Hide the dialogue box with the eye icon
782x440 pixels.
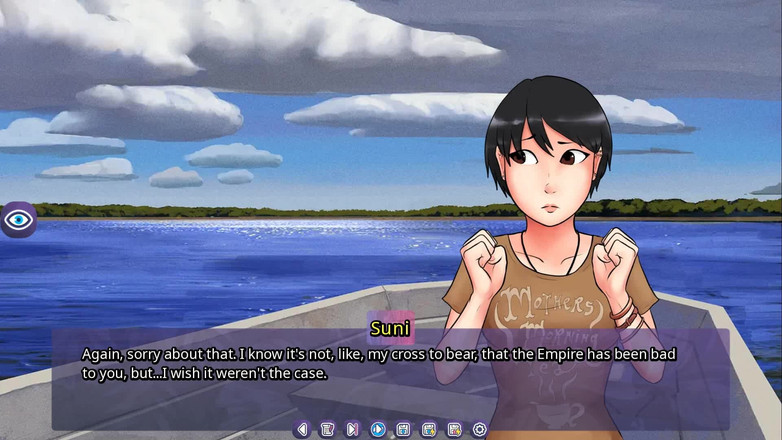point(18,219)
